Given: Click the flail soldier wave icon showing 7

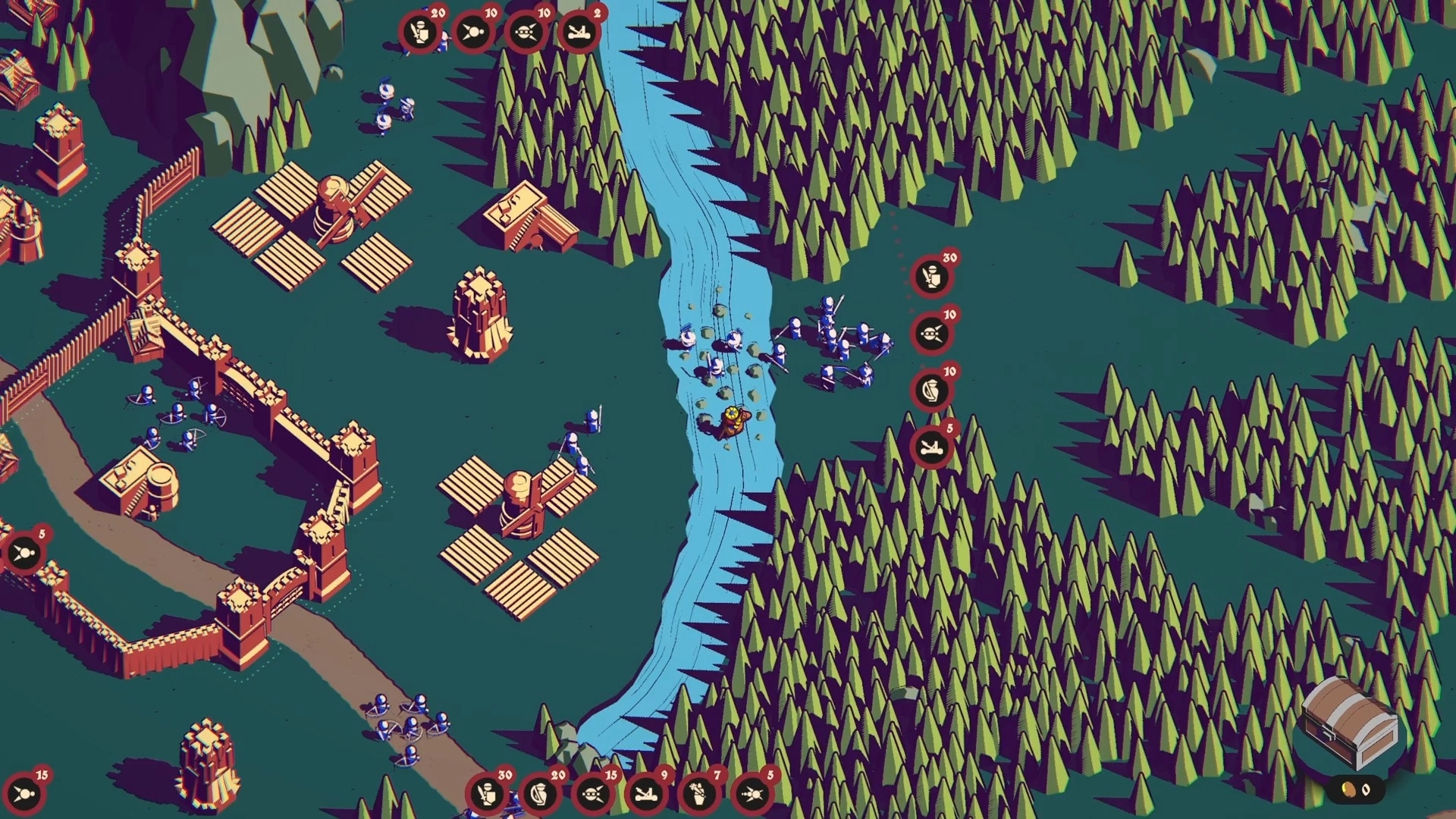Looking at the screenshot, I should [698, 794].
